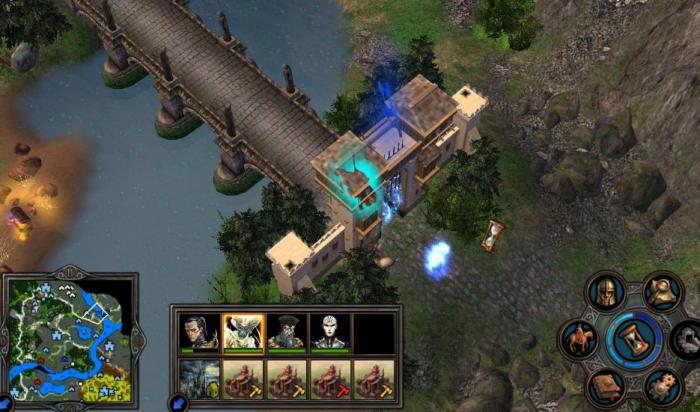Open the gears settings icon
700x412 pixels.
[661, 385]
